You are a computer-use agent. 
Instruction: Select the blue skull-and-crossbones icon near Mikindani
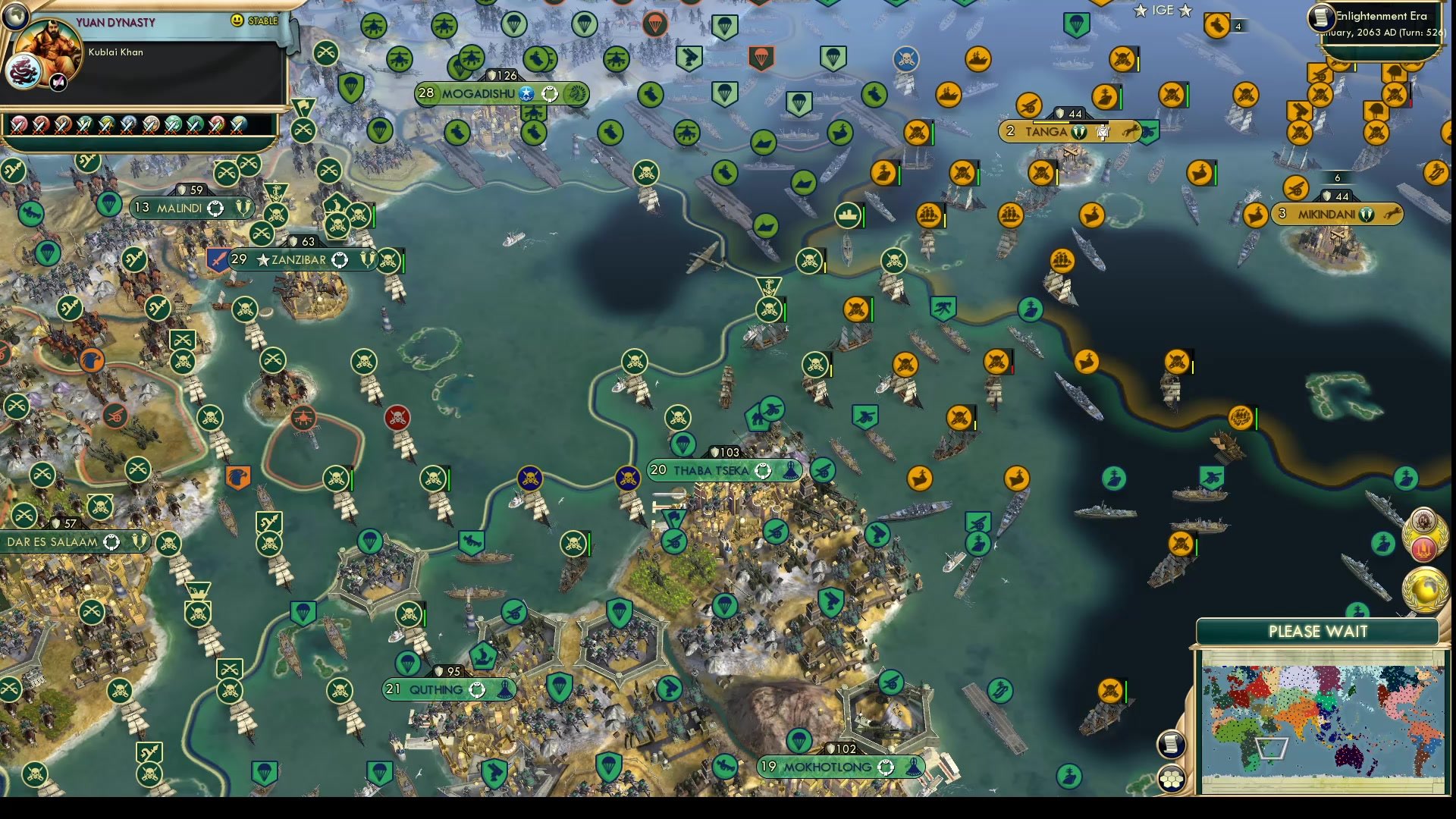coord(905,59)
